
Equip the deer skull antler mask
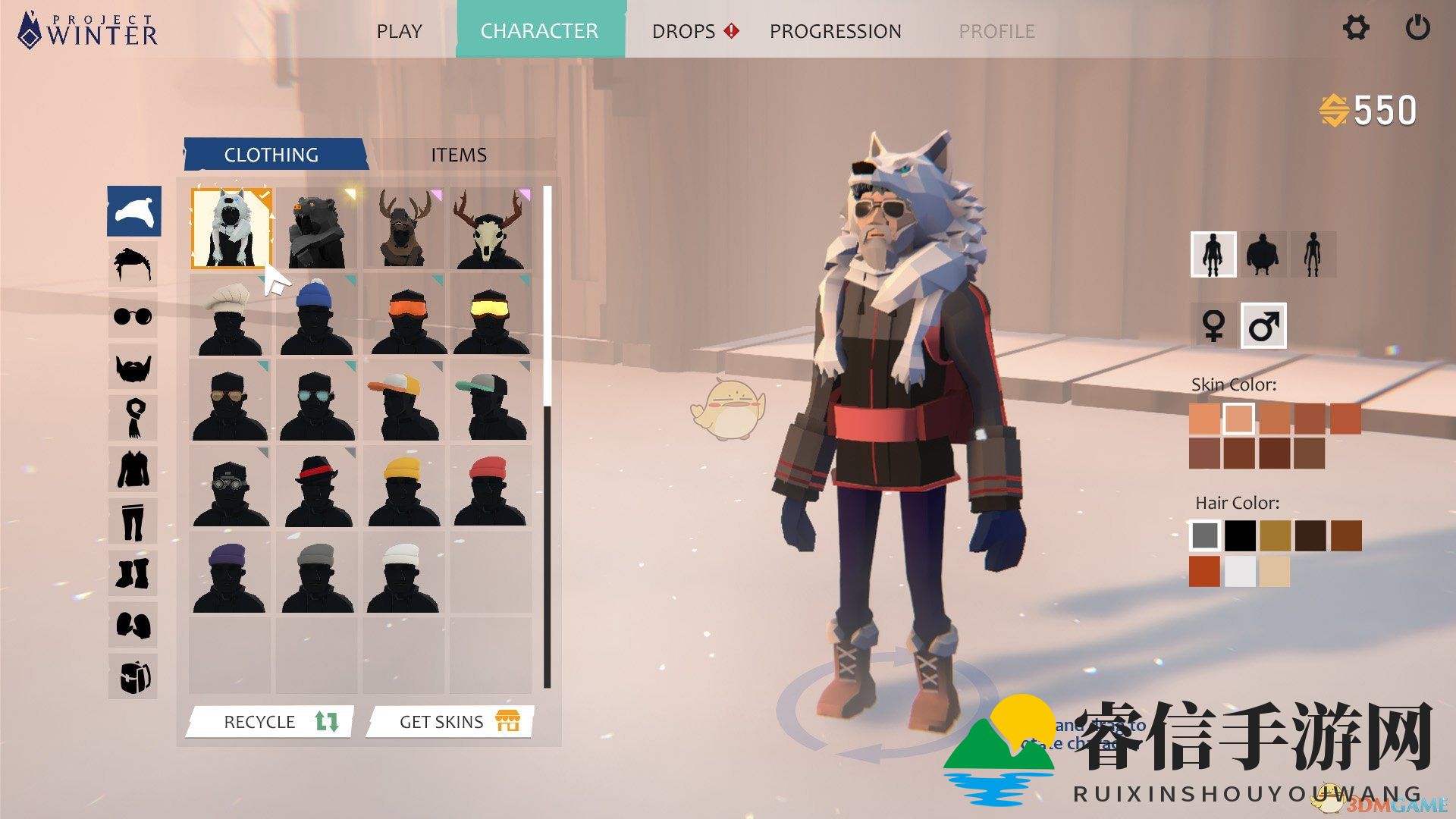click(491, 228)
